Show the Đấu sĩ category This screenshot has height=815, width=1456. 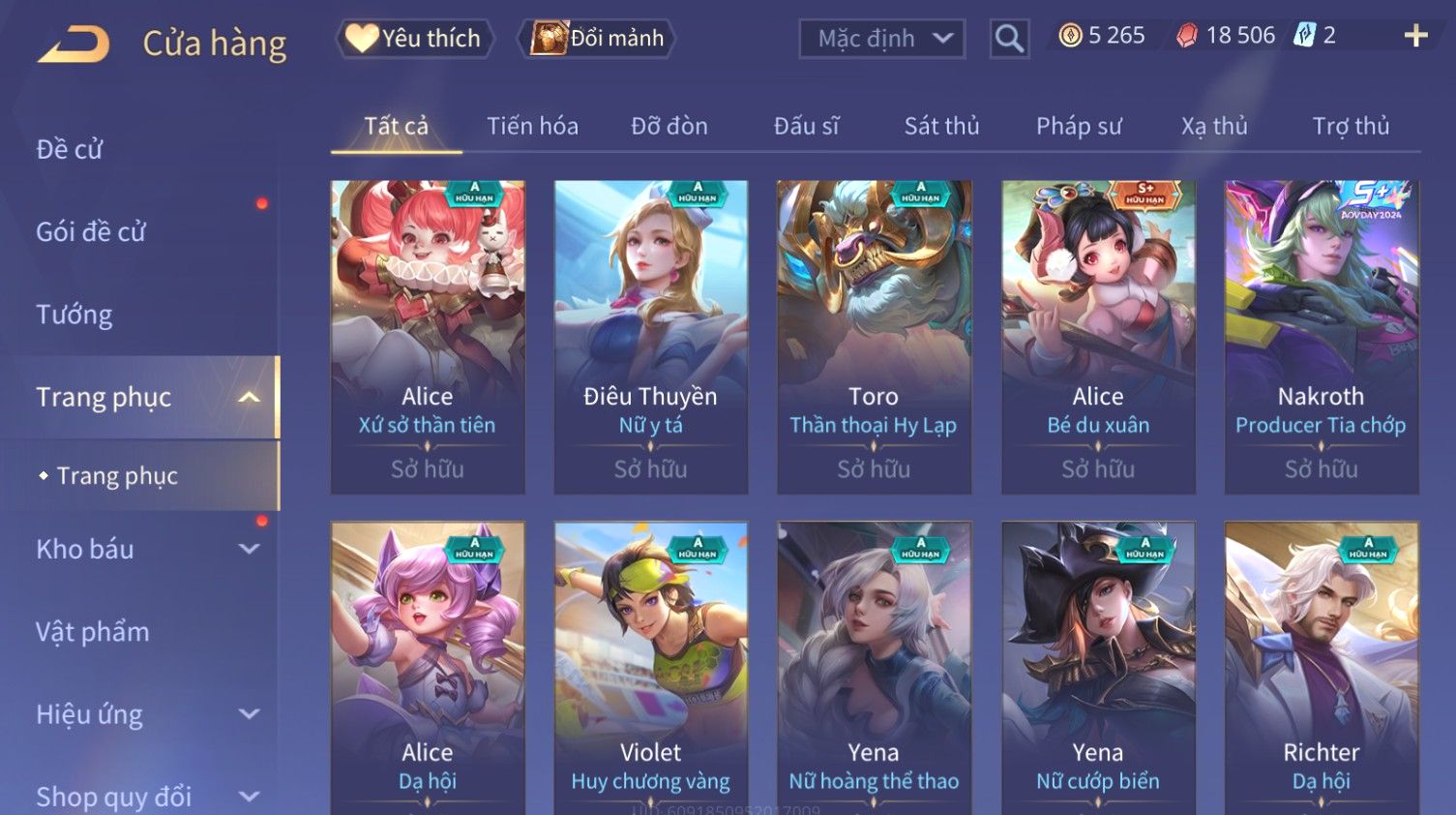[806, 126]
